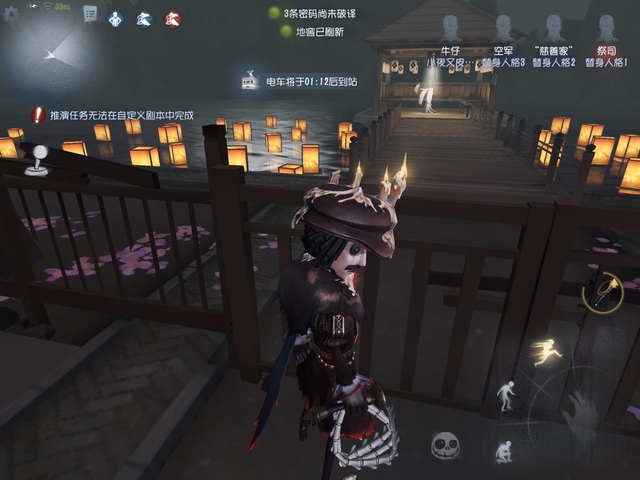Select the red diamond persona icon
640x480 pixels.
[172, 17]
